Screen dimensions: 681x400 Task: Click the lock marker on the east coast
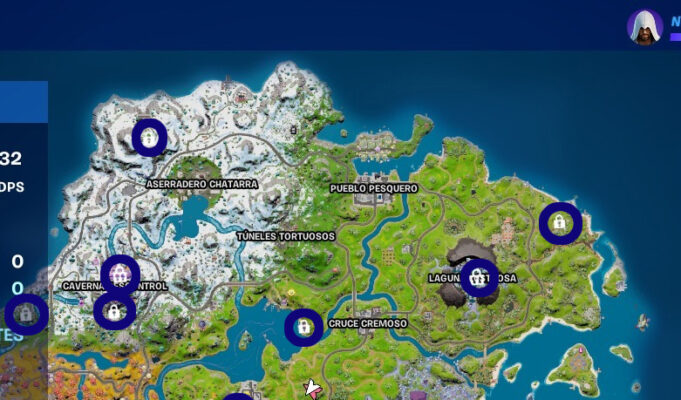(x=559, y=223)
